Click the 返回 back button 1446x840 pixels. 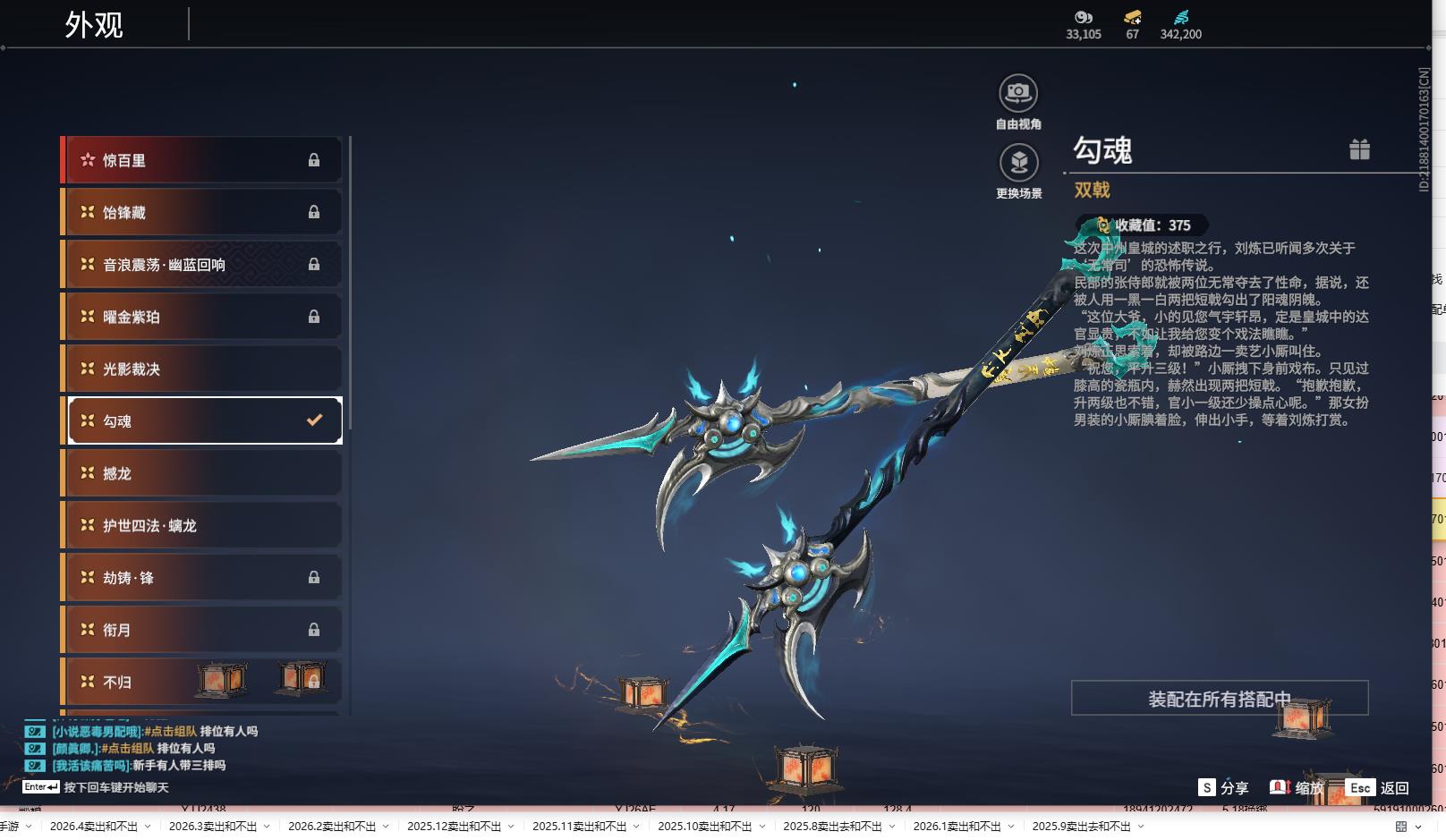click(x=1379, y=787)
